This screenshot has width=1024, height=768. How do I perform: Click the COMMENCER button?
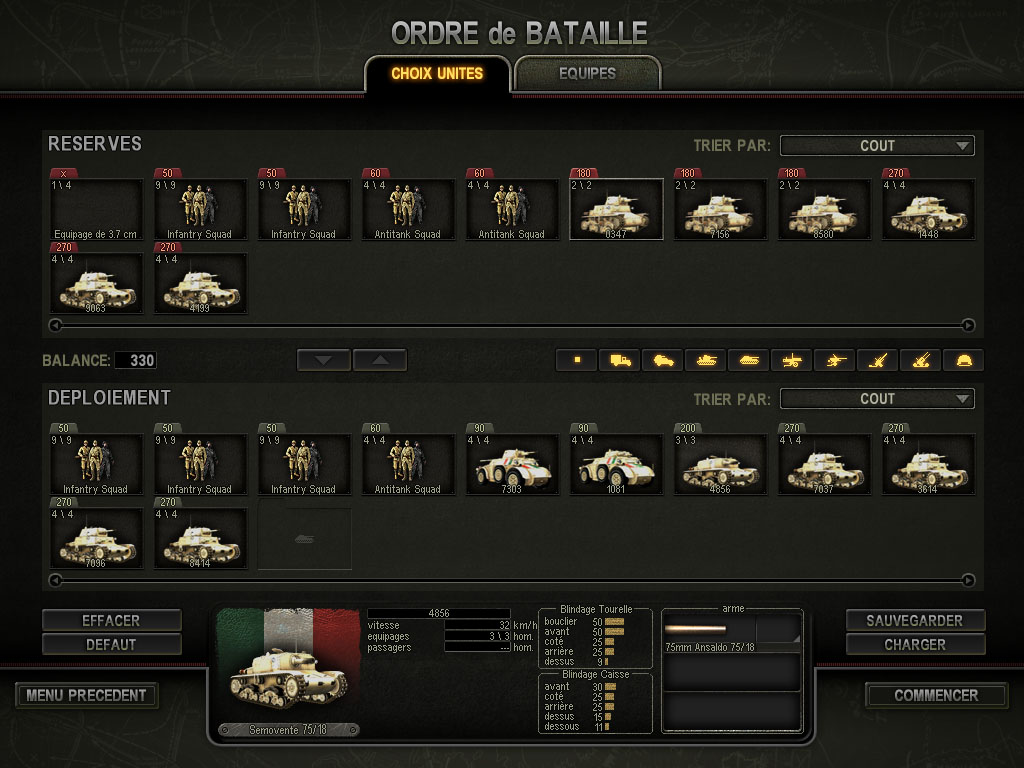click(936, 695)
